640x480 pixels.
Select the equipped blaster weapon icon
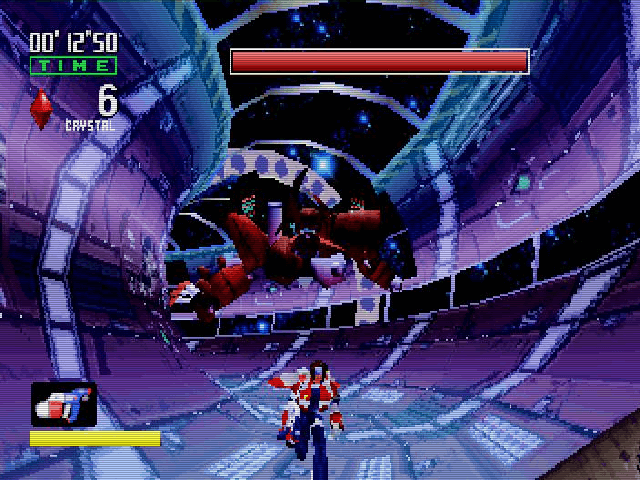63,404
